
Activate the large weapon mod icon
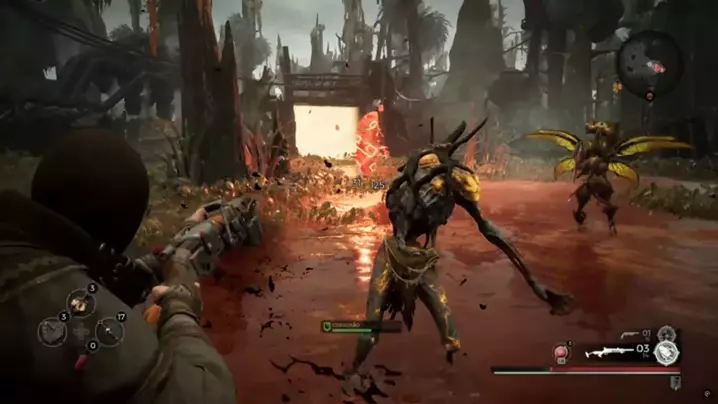(x=666, y=352)
